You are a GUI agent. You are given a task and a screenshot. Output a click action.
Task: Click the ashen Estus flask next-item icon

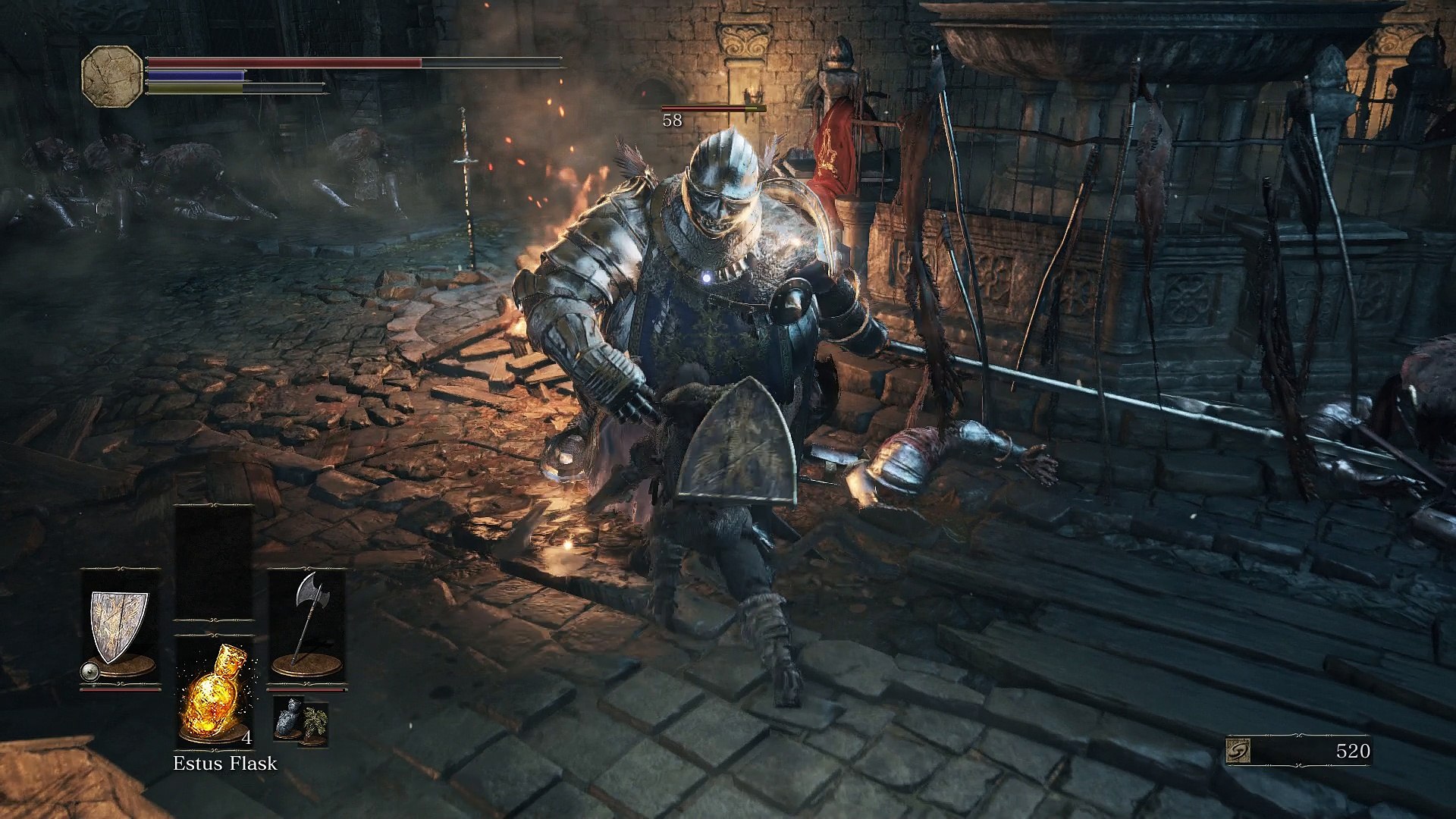[288, 718]
